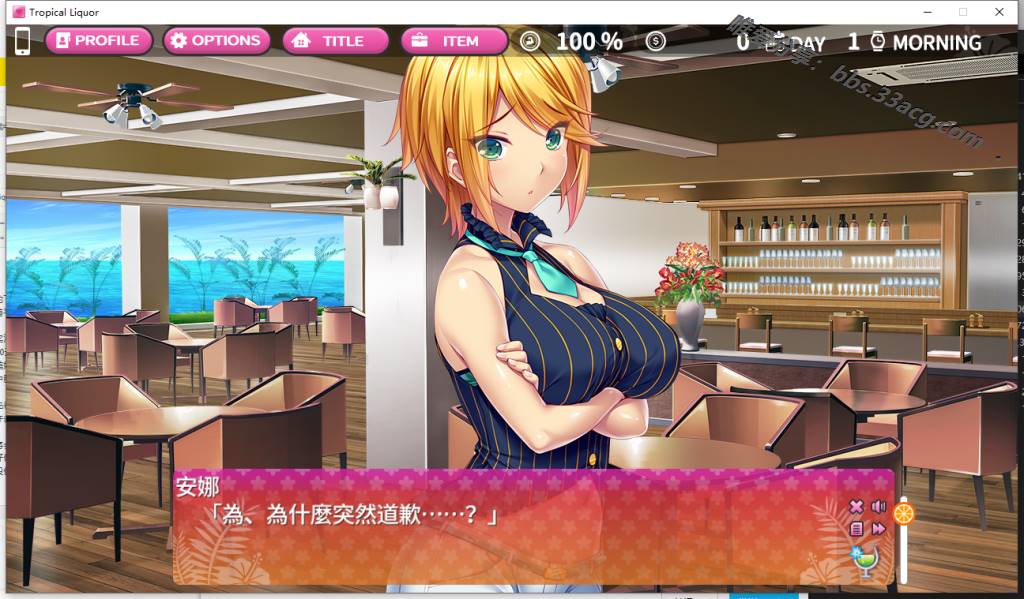
Task: Close the Tropical Liquor window
Action: 998,12
